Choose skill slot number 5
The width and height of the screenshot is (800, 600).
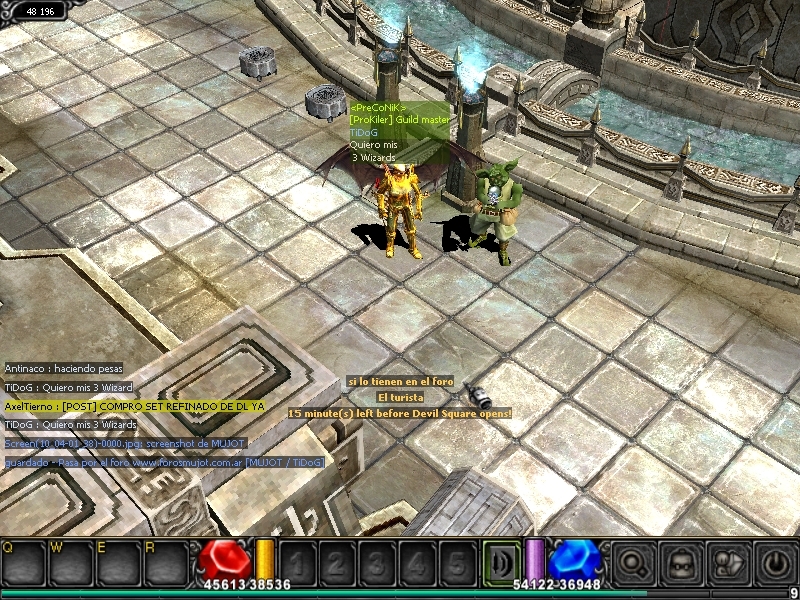(x=457, y=562)
